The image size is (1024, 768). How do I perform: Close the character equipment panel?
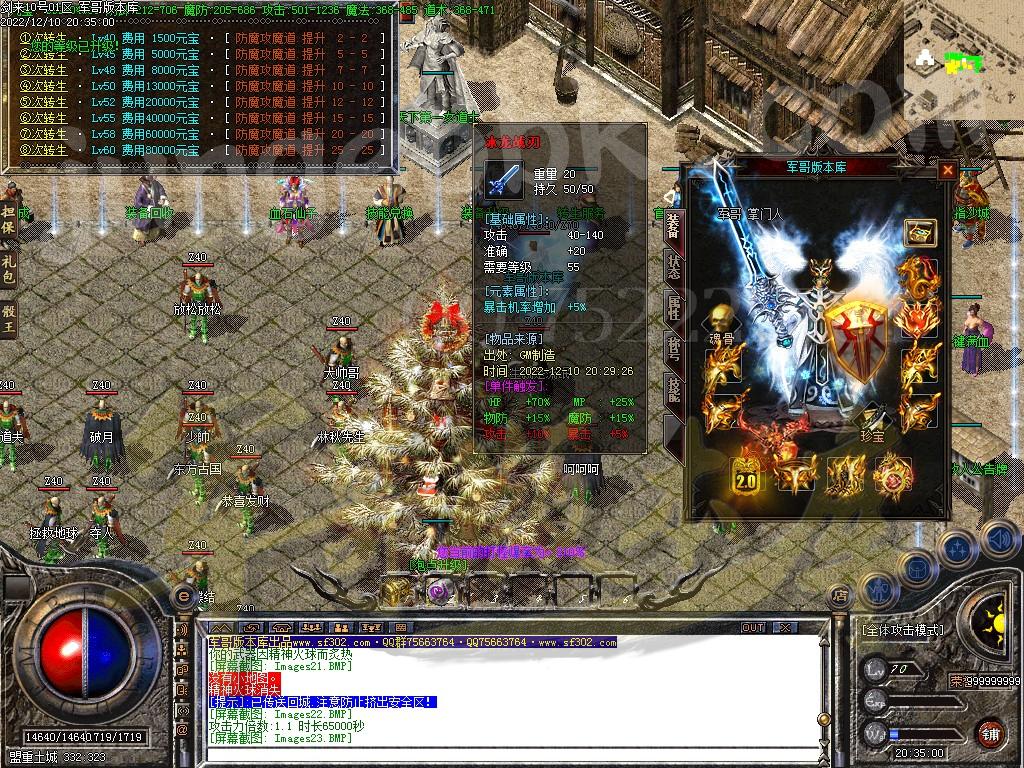pos(947,171)
